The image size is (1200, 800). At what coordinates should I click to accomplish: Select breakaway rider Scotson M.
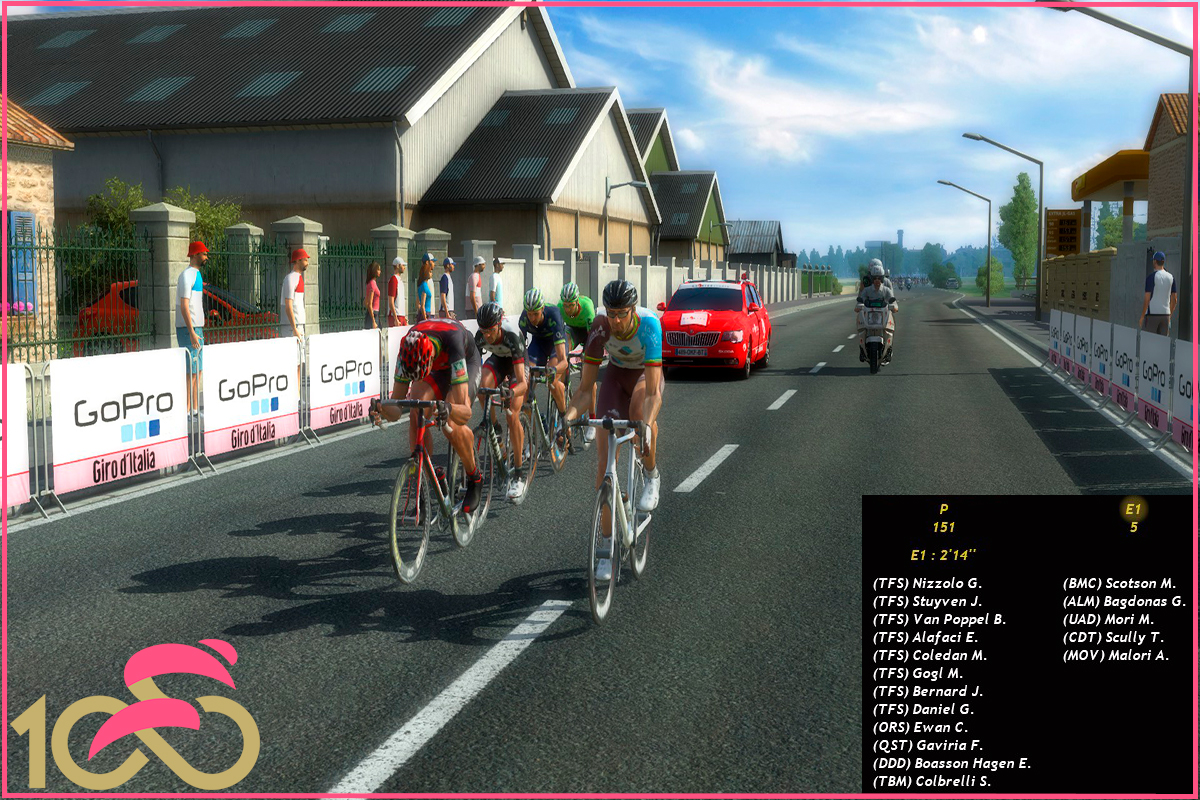[x=1119, y=583]
